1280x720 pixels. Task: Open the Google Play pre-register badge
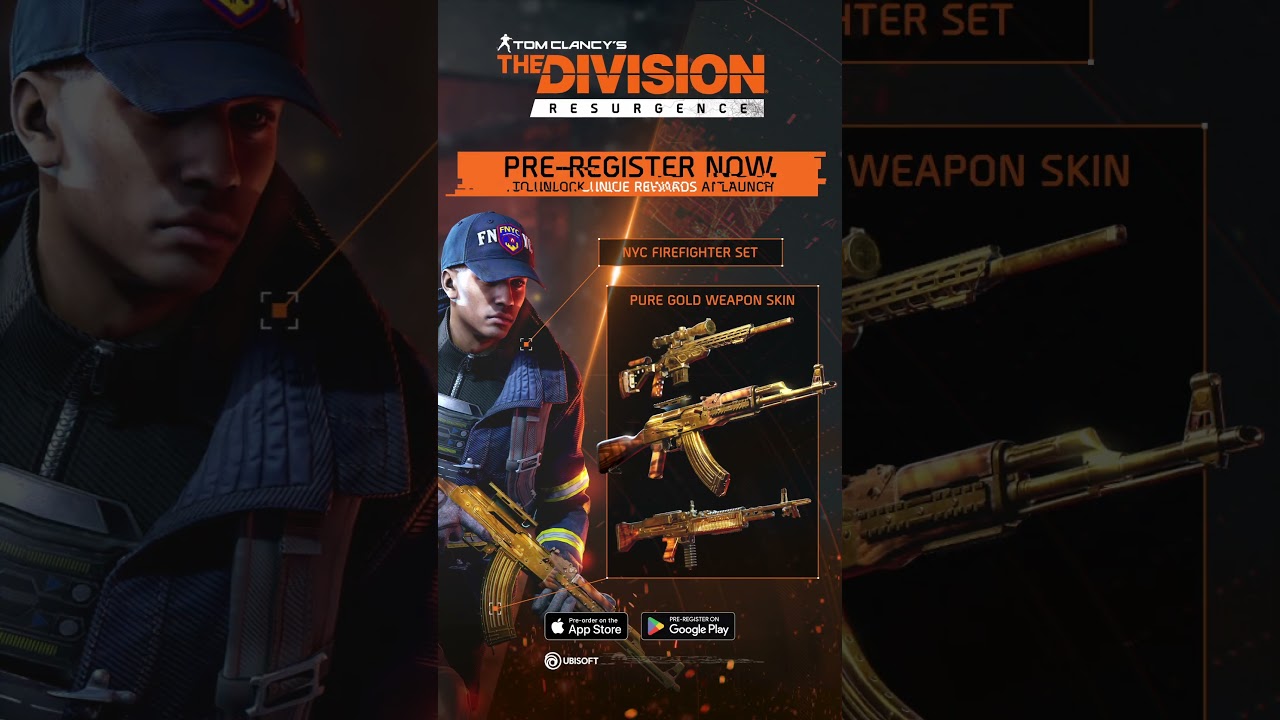(x=688, y=626)
